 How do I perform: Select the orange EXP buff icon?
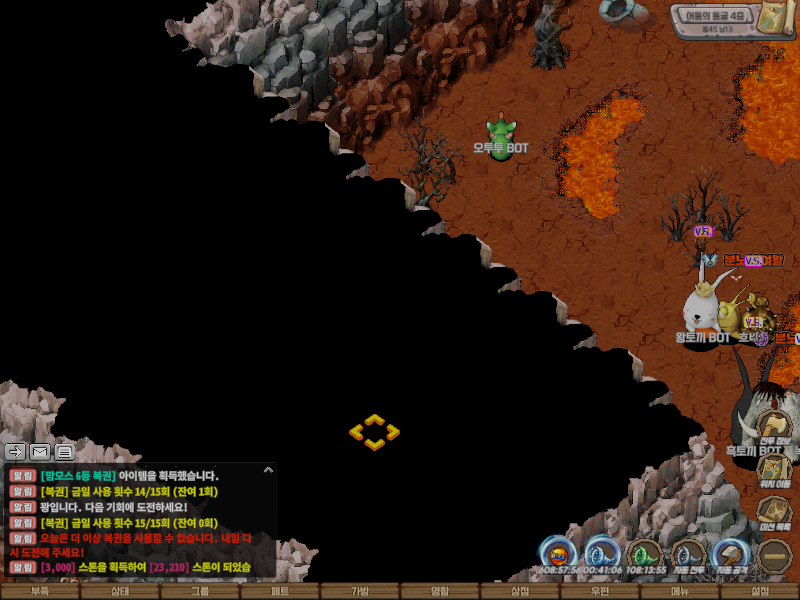(x=557, y=553)
